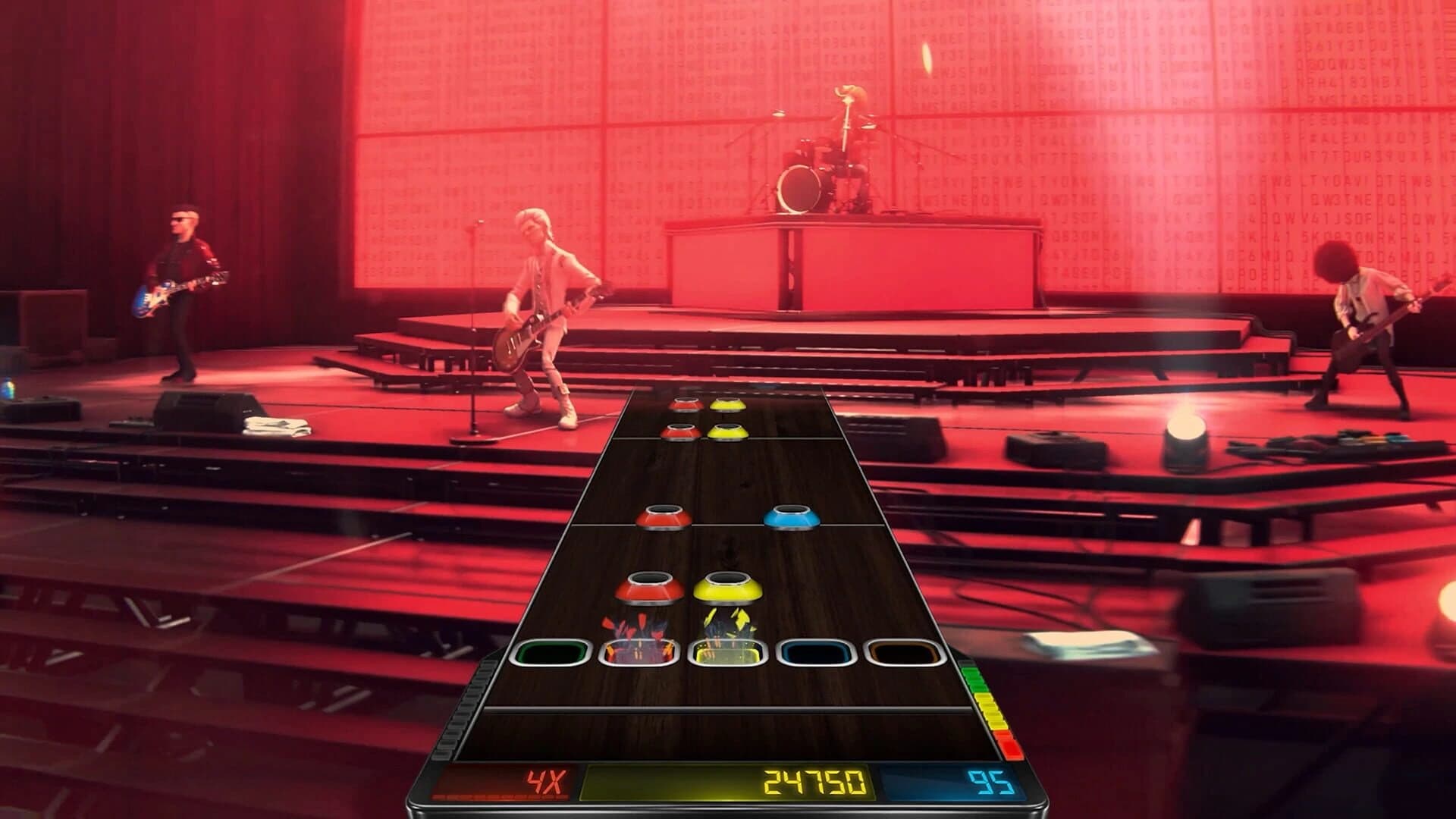Click the flaming red fret button
Viewport: 1456px width, 819px height.
638,653
